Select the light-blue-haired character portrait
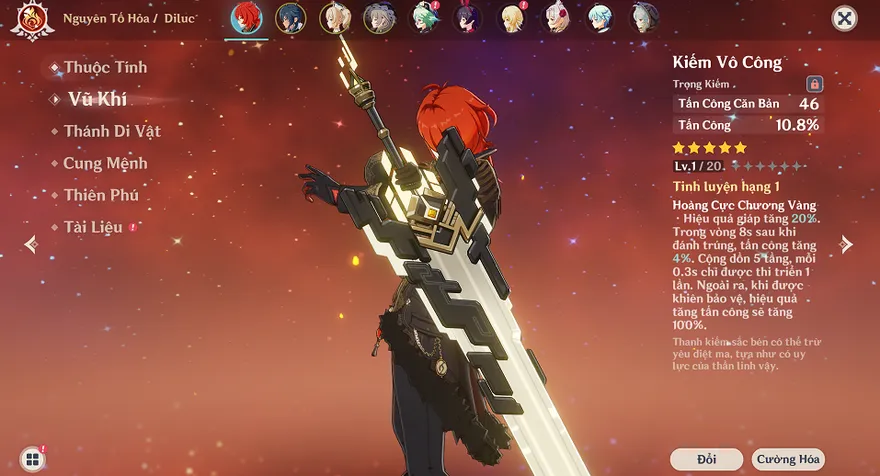 [601, 18]
